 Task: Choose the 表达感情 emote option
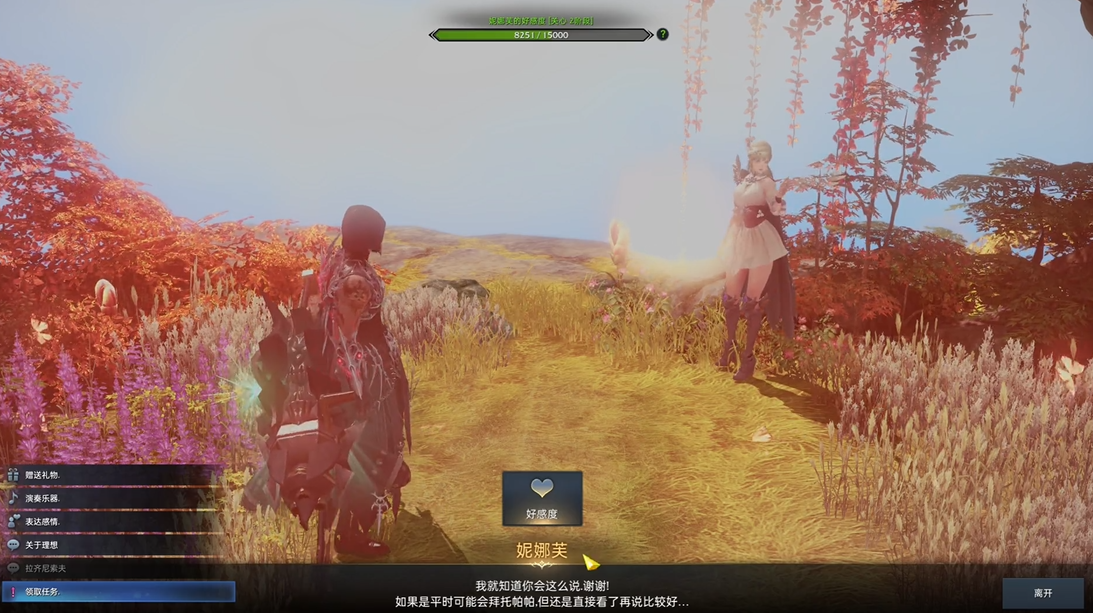coord(44,521)
